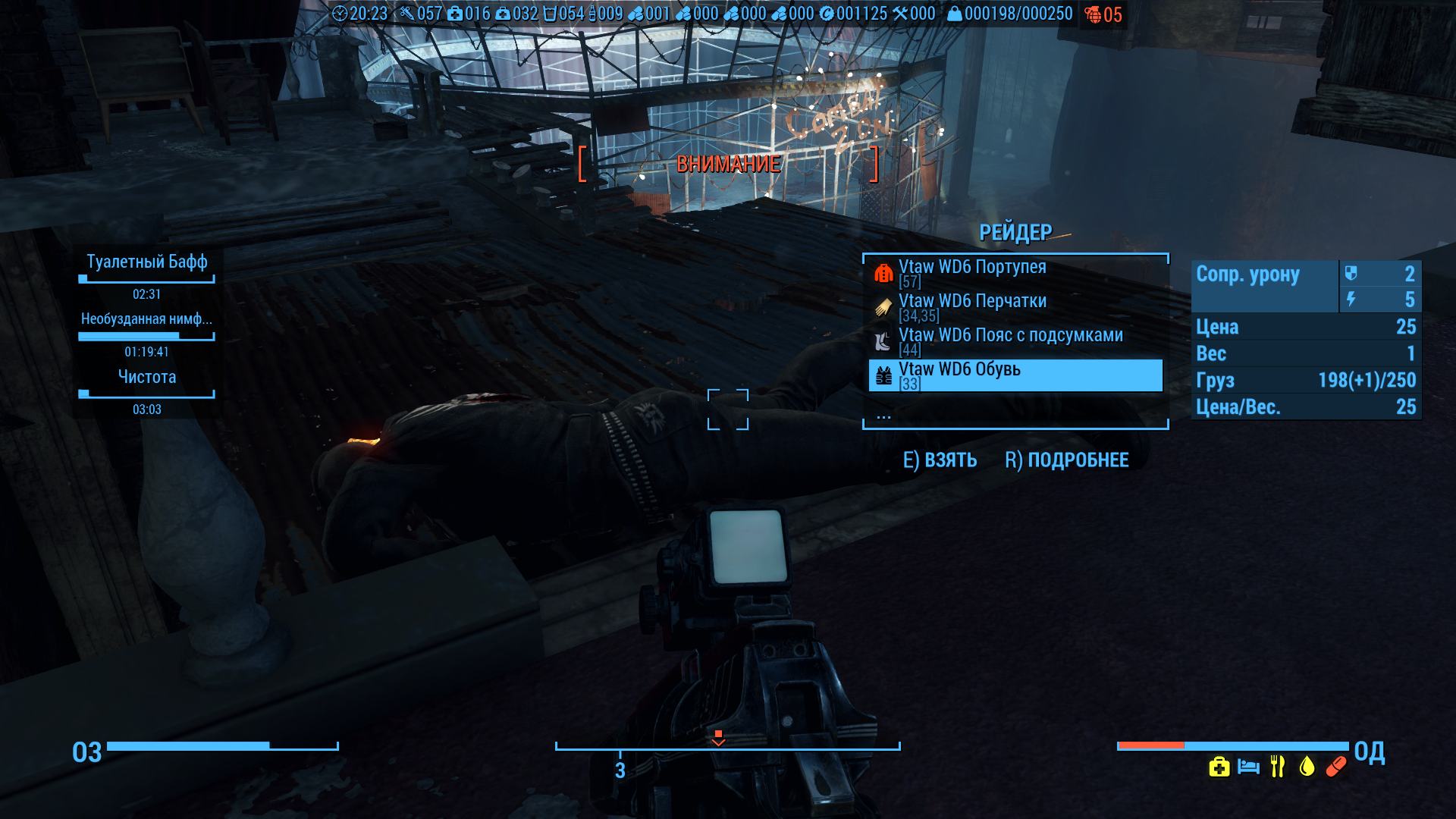The width and height of the screenshot is (1456, 819).
Task: Pick Vtaw WD6 Пояс с подсумками item
Action: (x=1010, y=336)
